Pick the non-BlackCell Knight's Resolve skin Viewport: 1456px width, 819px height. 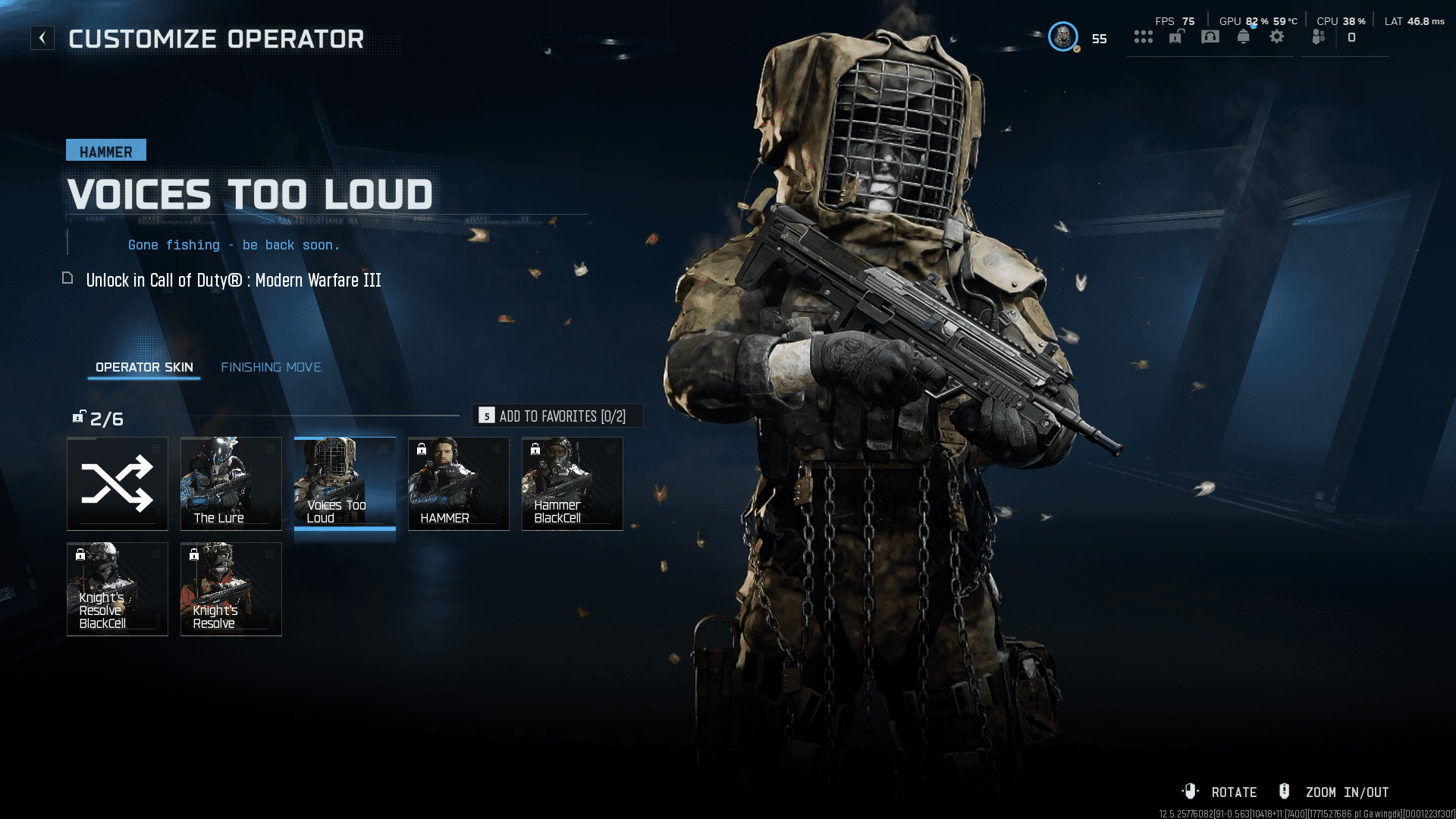231,589
